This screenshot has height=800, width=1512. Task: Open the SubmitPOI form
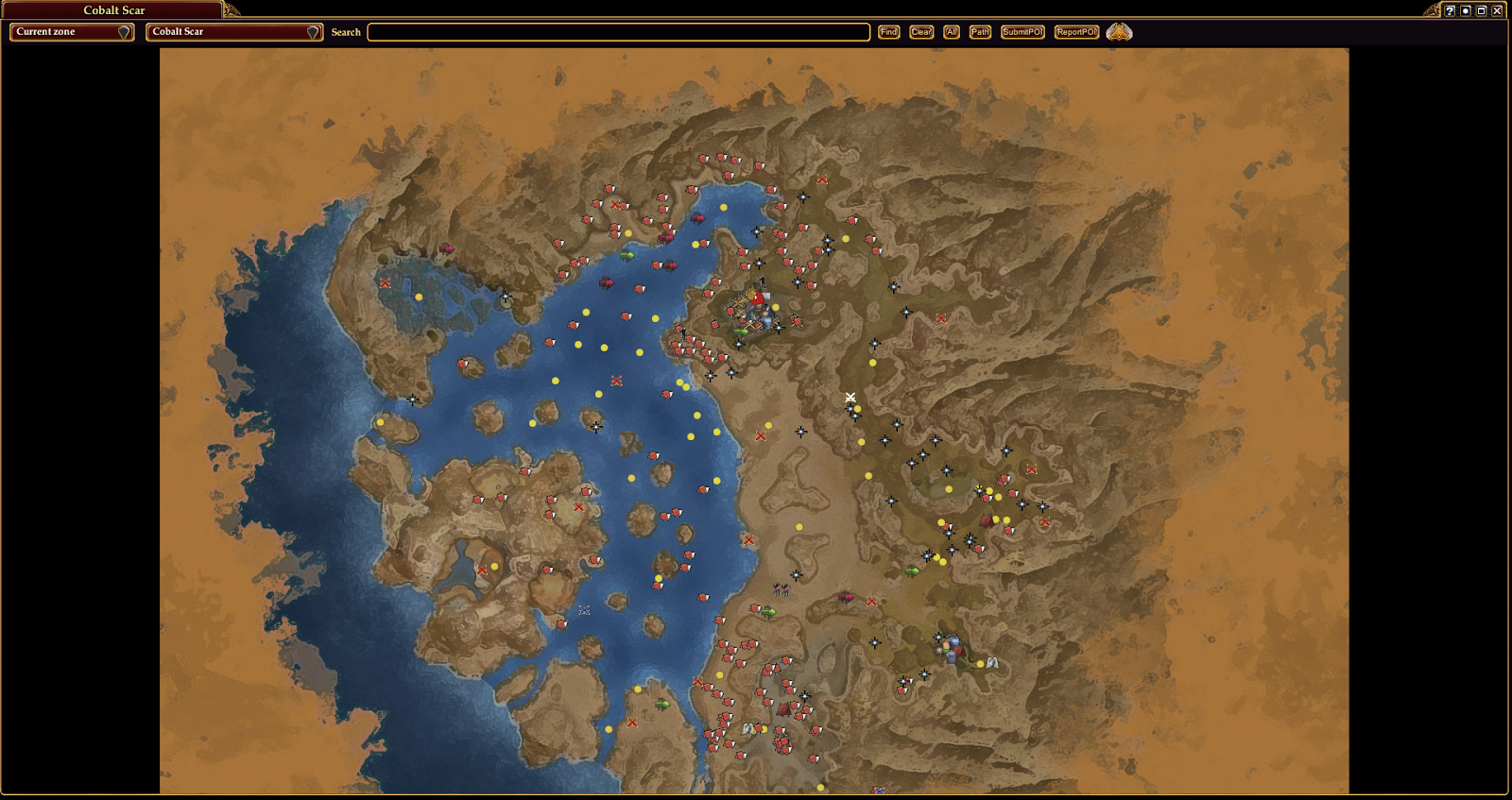click(1022, 31)
